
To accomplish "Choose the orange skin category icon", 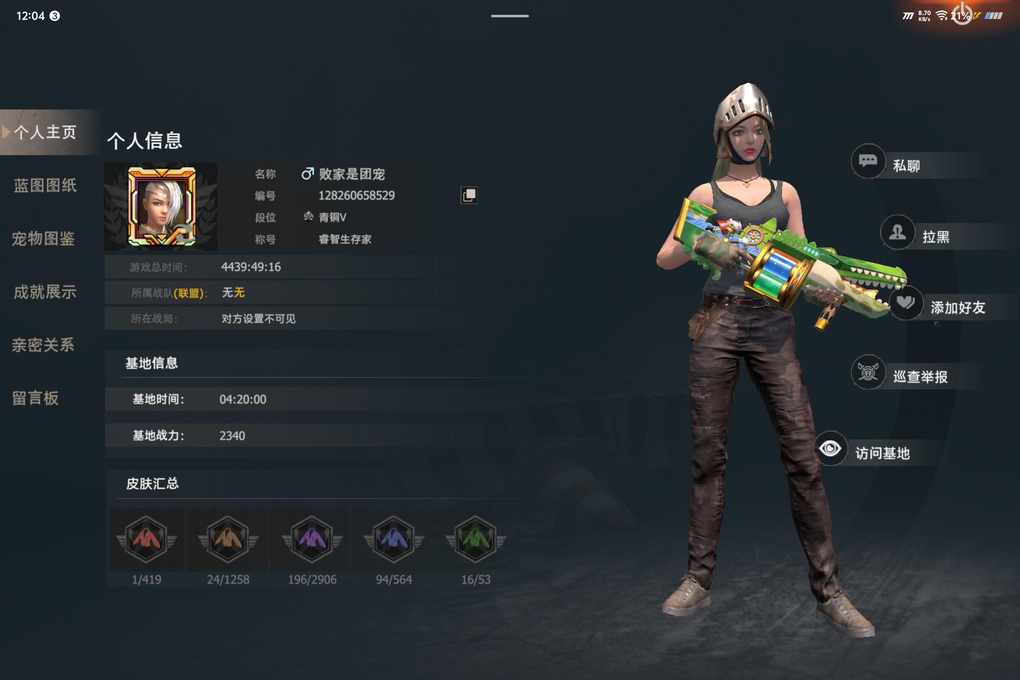I will coord(228,540).
